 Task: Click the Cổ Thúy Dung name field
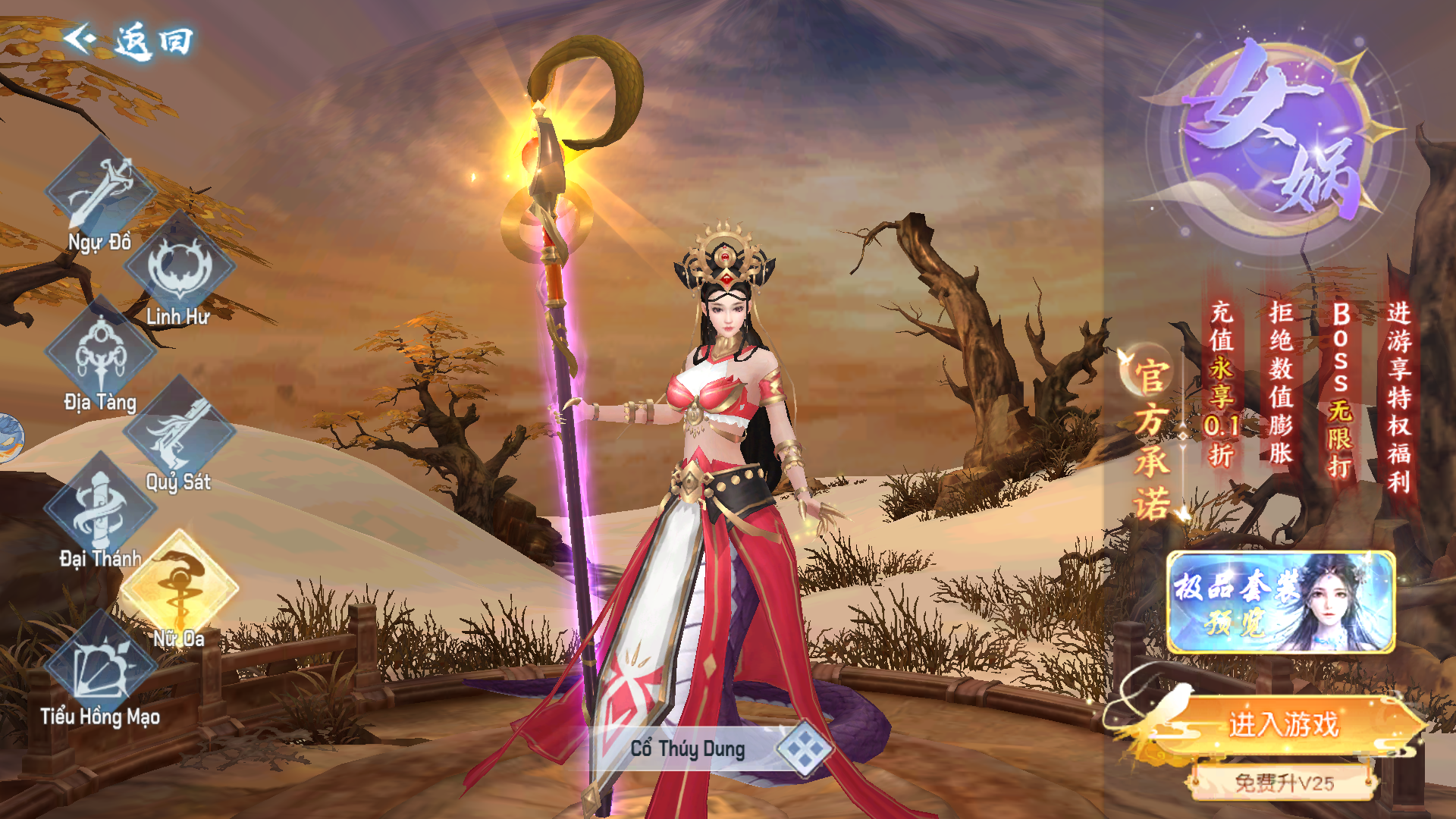point(687,749)
